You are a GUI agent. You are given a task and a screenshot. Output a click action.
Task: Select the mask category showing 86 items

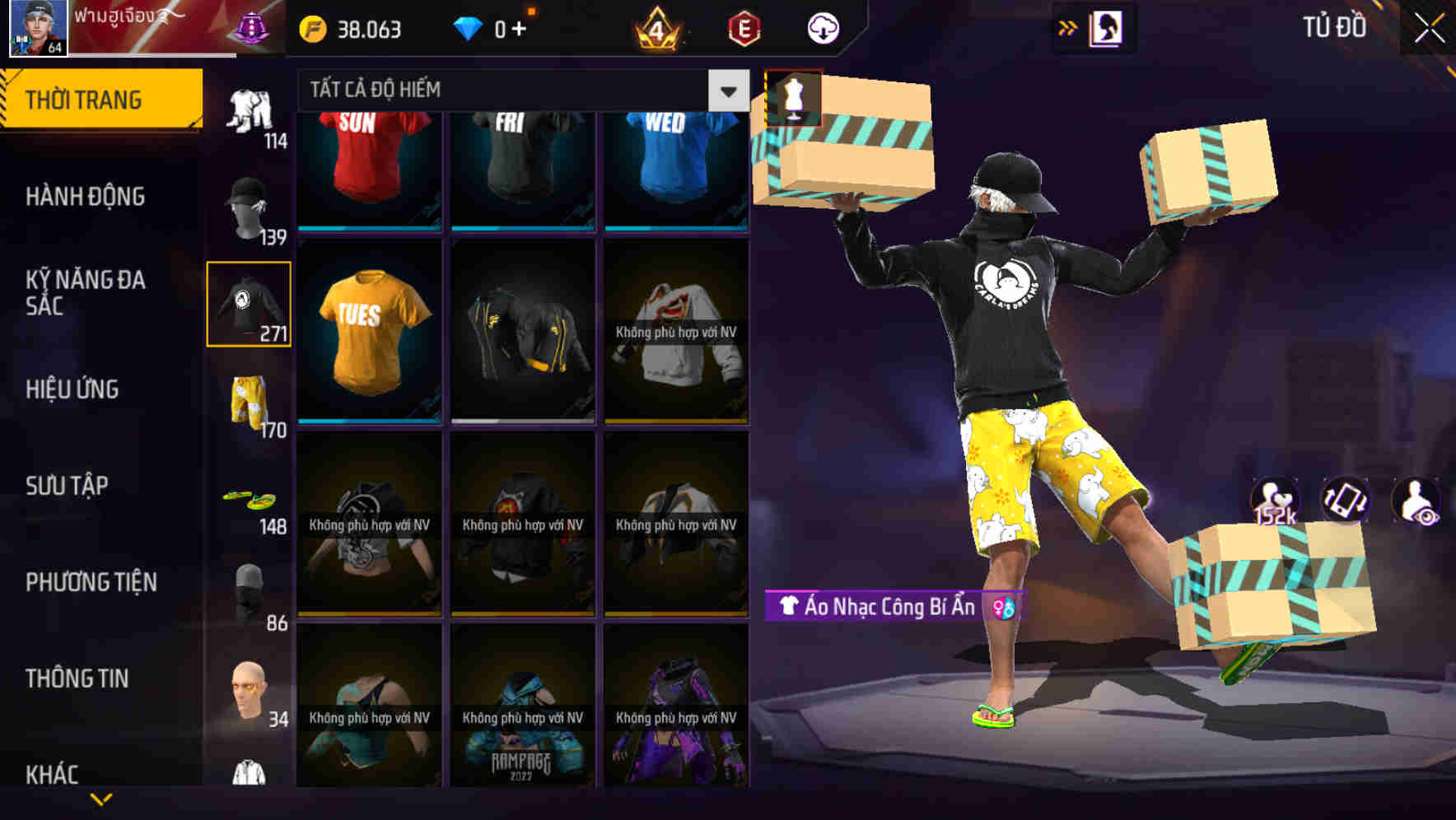(x=247, y=591)
